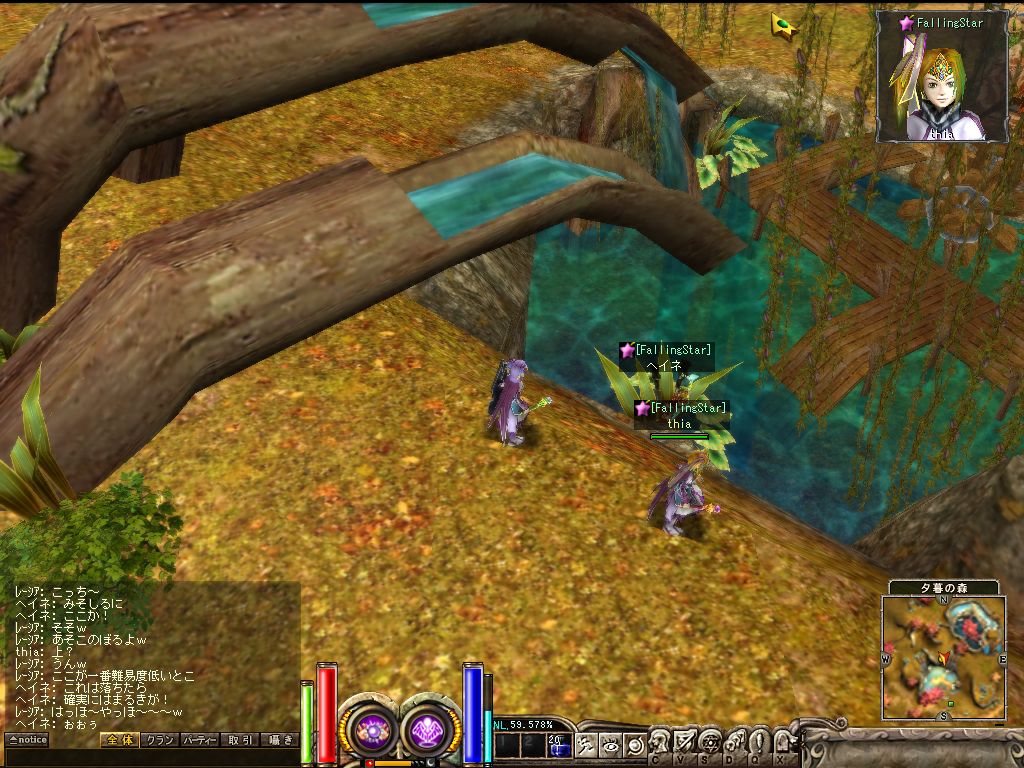Click the chat text input box
The height and width of the screenshot is (768, 1024).
tap(150, 757)
